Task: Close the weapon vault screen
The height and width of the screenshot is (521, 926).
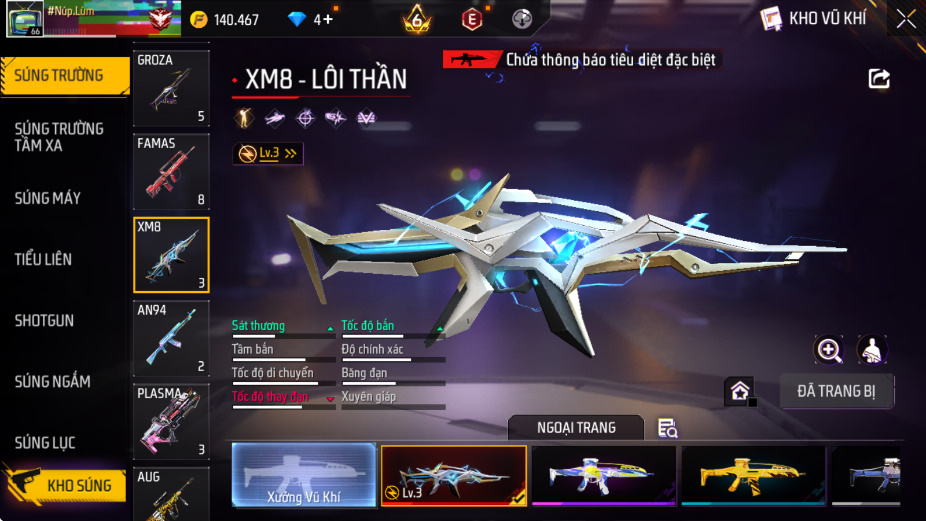Action: pyautogui.click(x=904, y=19)
